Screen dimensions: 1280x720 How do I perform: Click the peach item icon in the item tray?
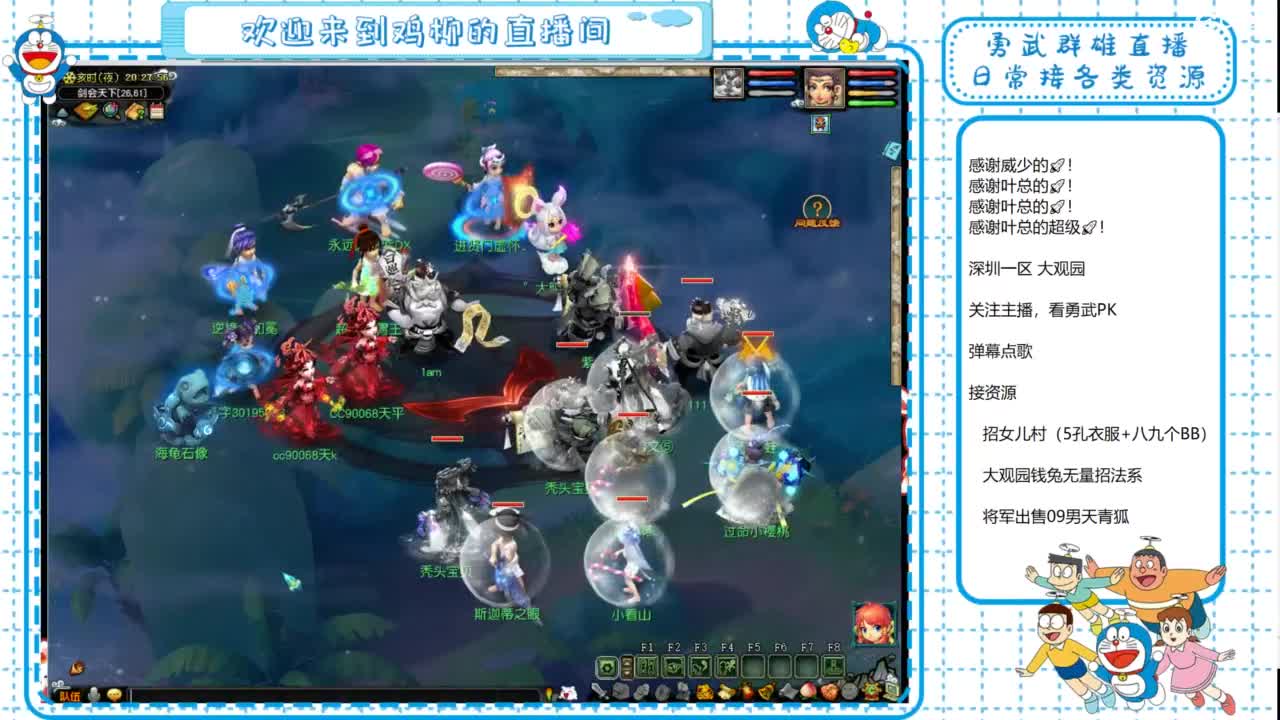pos(808,692)
